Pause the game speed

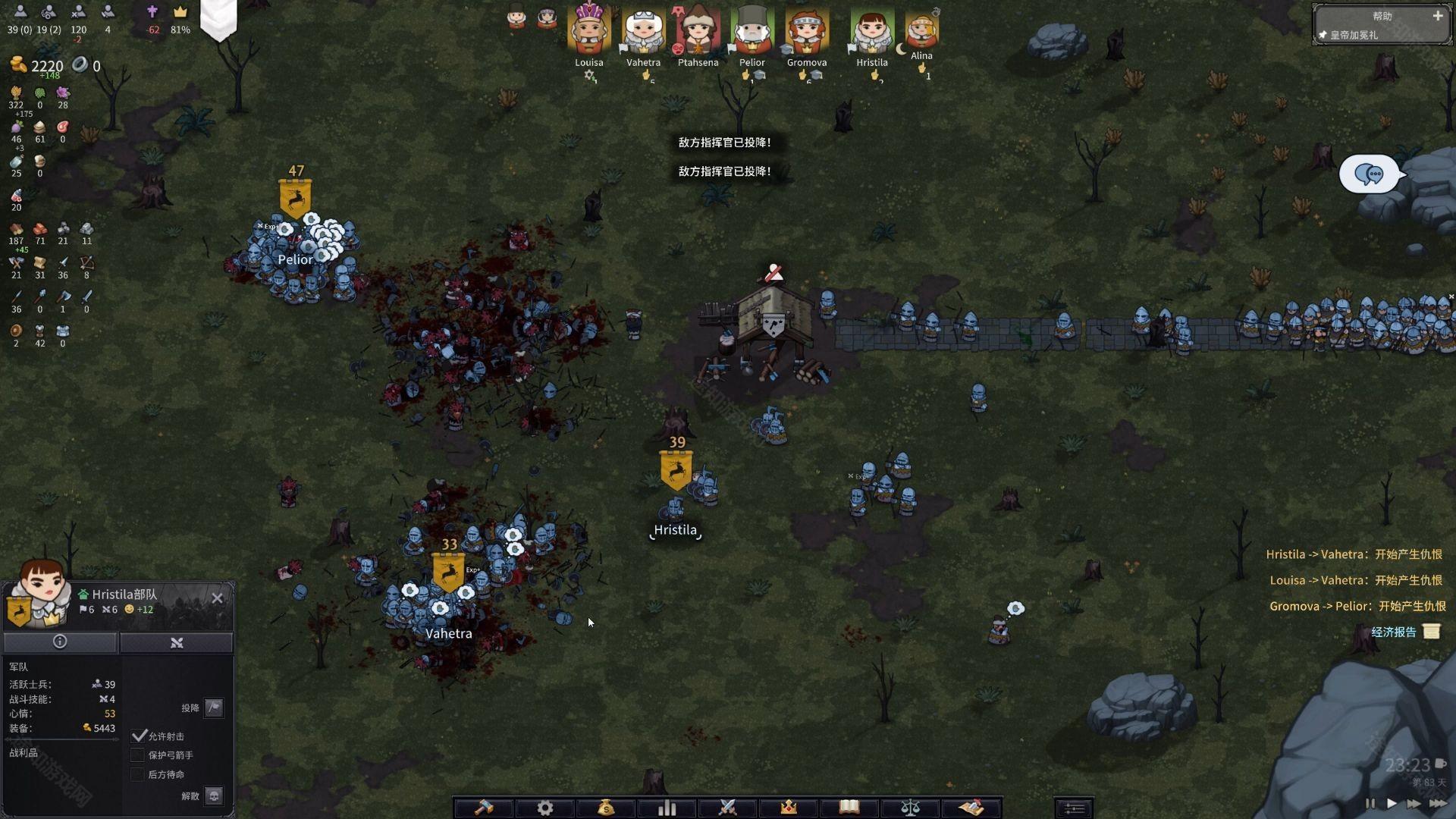pyautogui.click(x=1370, y=803)
